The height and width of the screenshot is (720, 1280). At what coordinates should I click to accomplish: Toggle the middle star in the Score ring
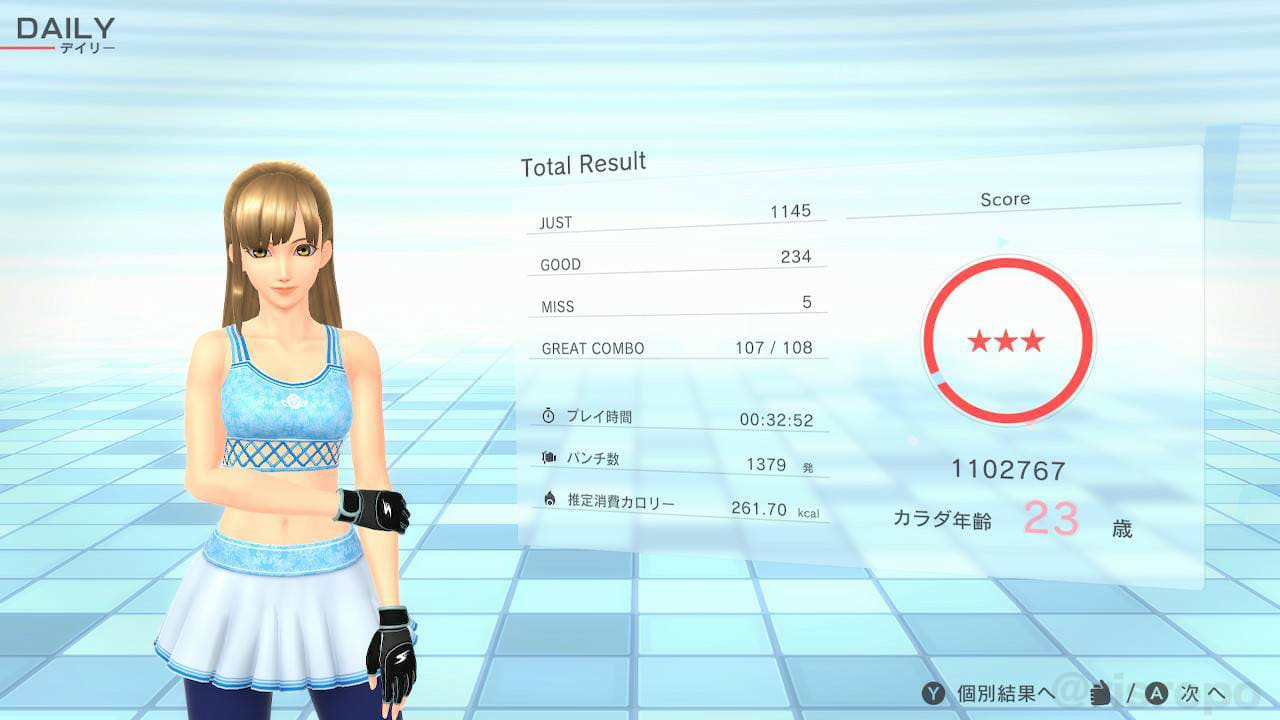[x=1008, y=340]
